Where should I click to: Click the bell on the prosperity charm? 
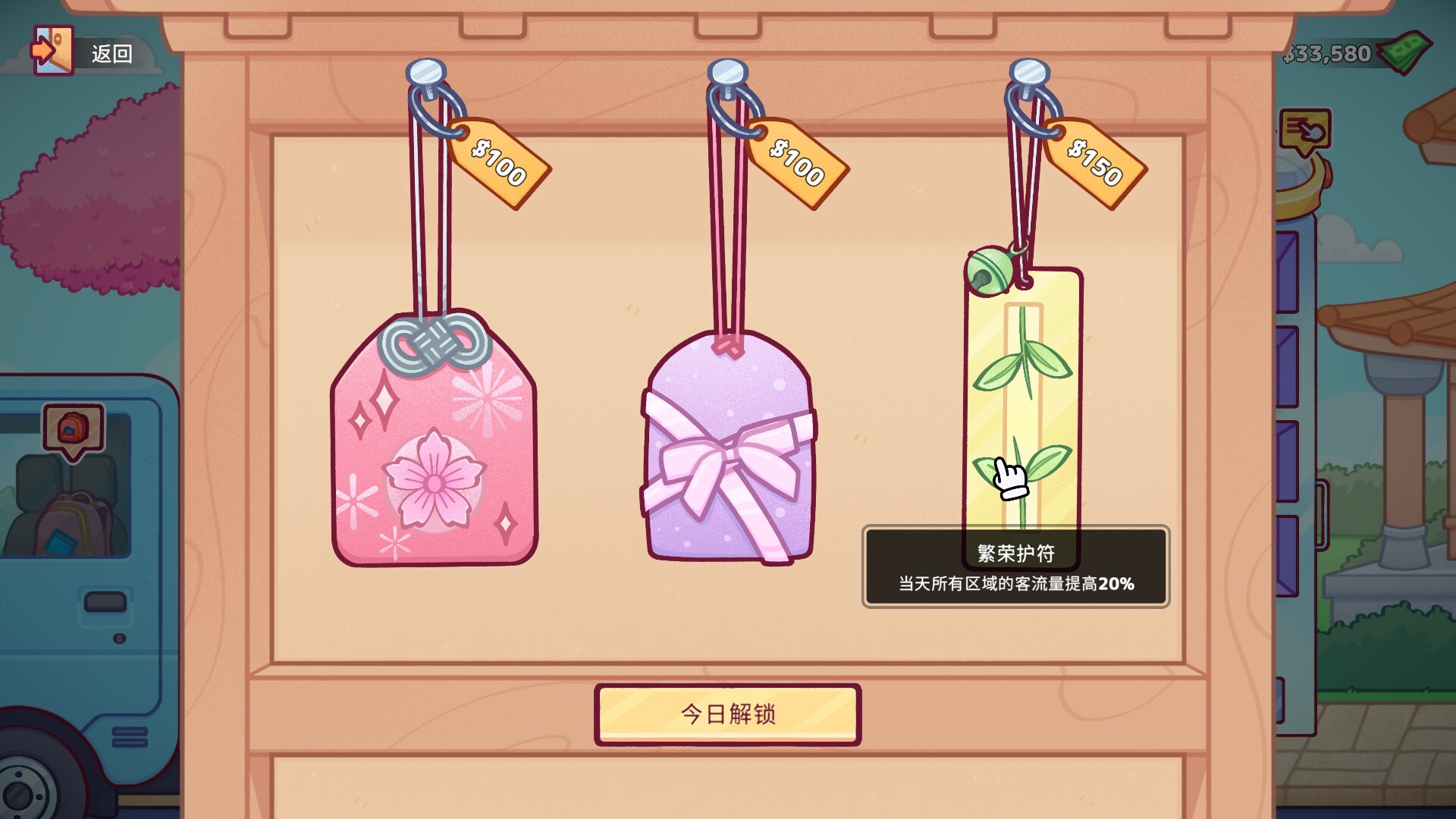click(987, 268)
